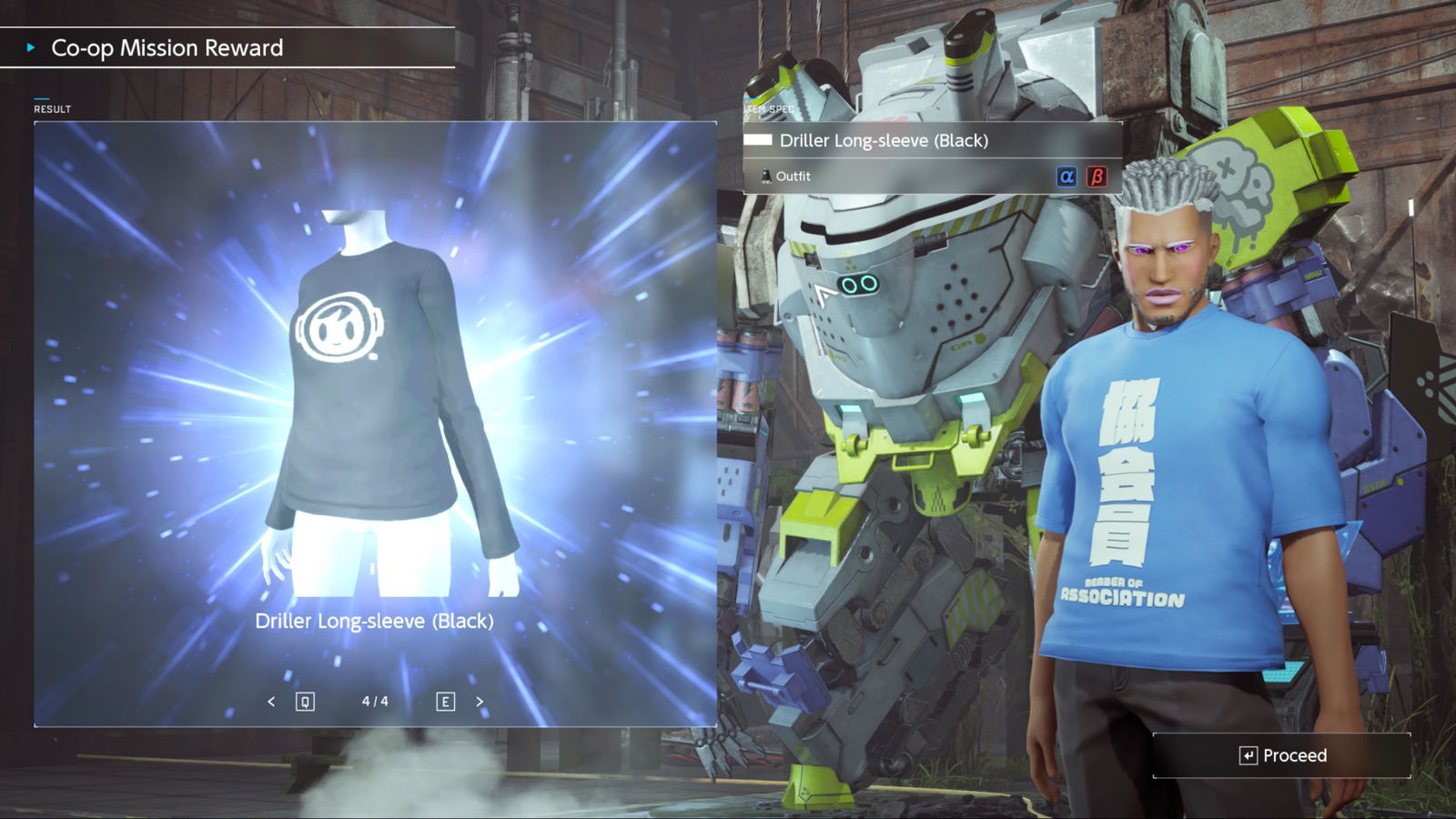Select the red beta icon
This screenshot has height=819, width=1456.
pyautogui.click(x=1097, y=177)
